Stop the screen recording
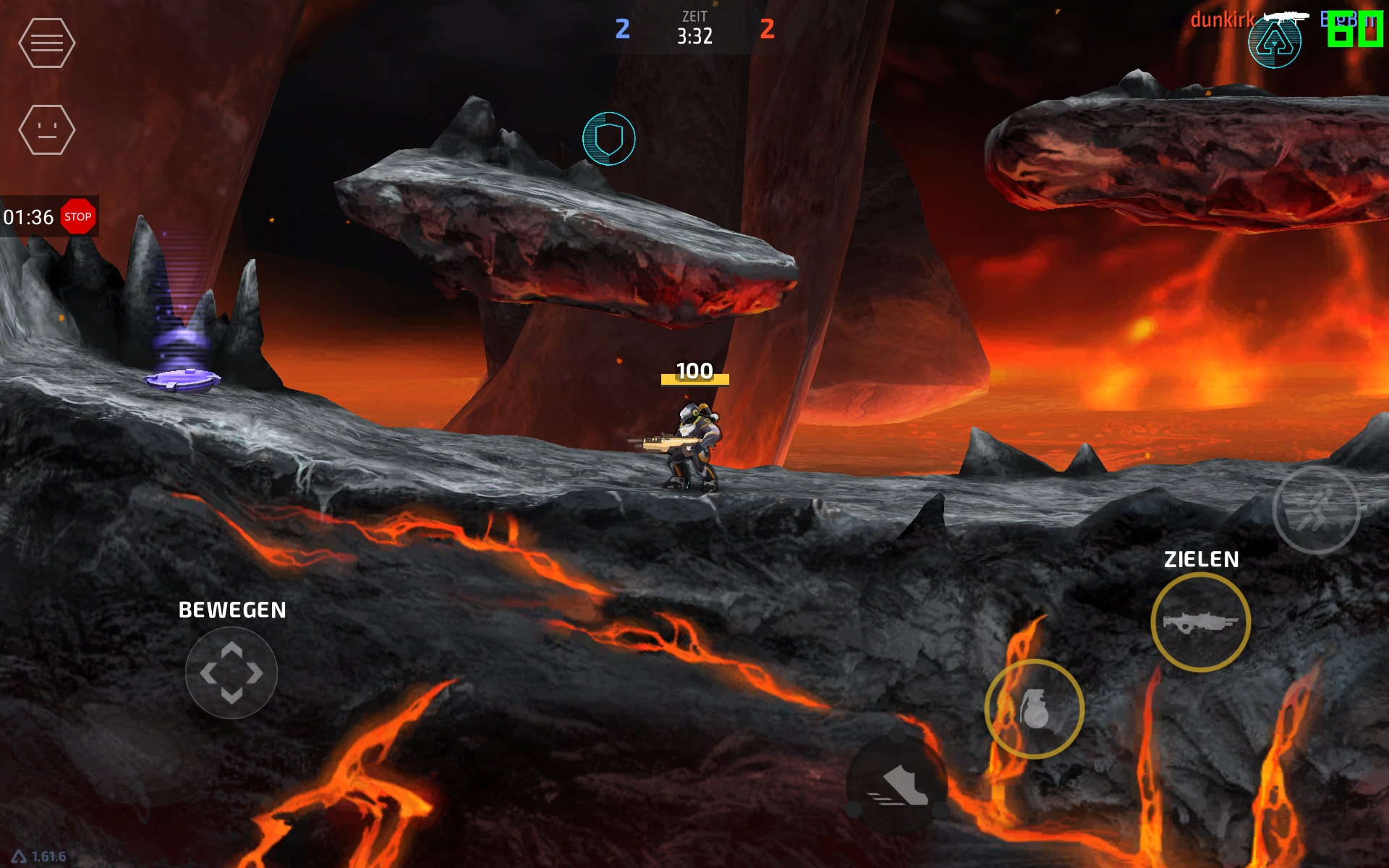This screenshot has height=868, width=1389. tap(78, 217)
